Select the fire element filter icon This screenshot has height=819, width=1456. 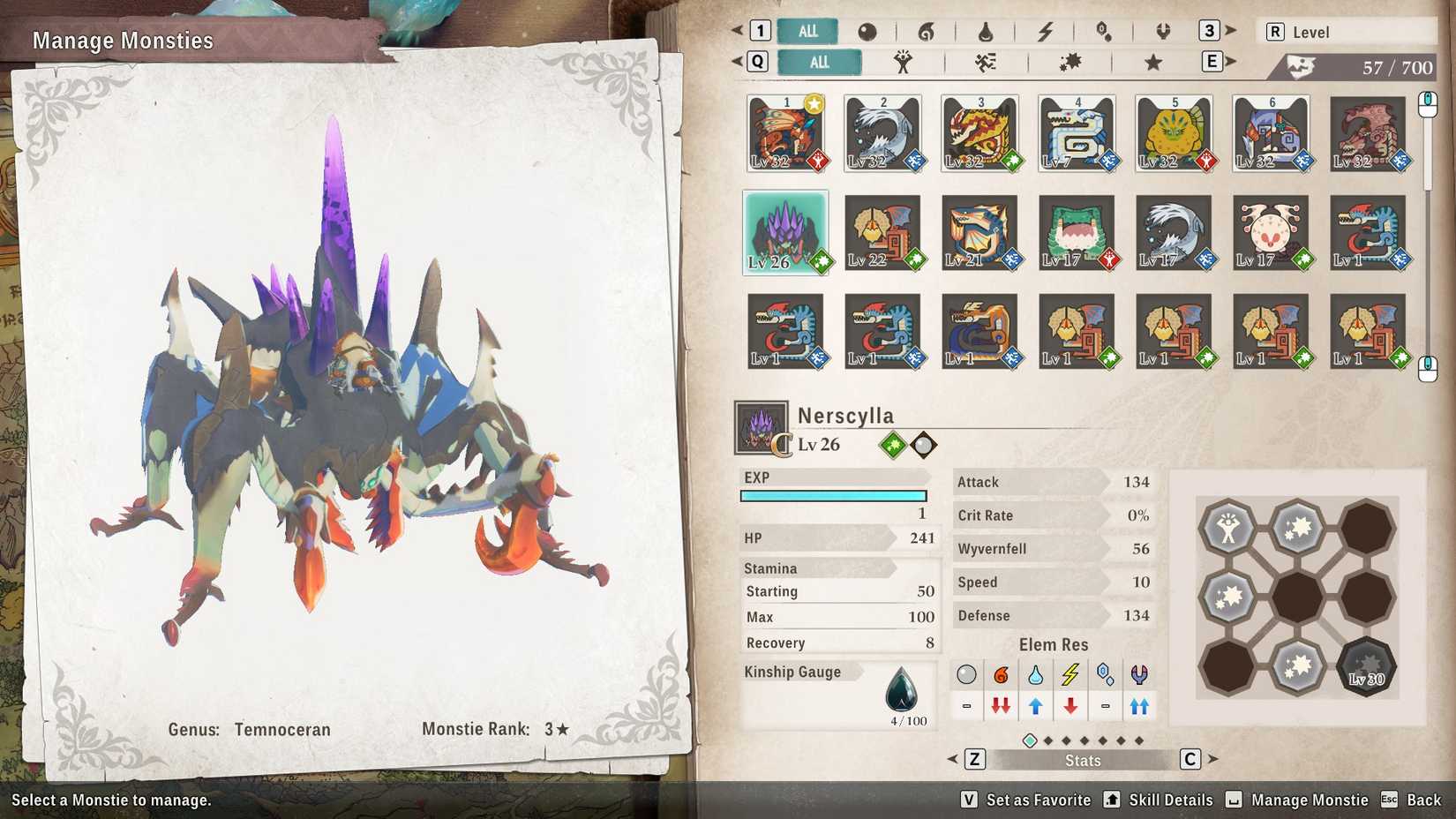pos(927,31)
